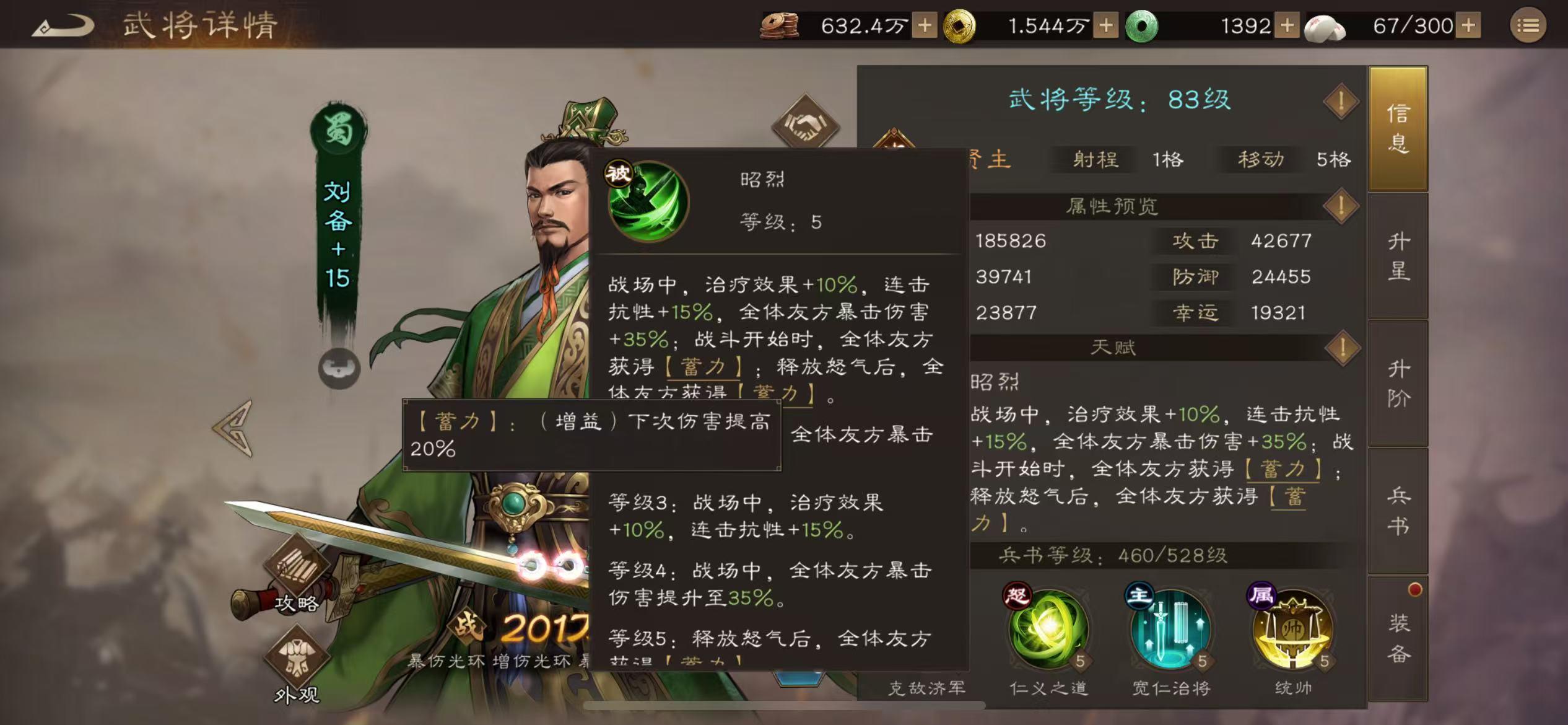Click the back arrow beside 武将详情

[65, 26]
